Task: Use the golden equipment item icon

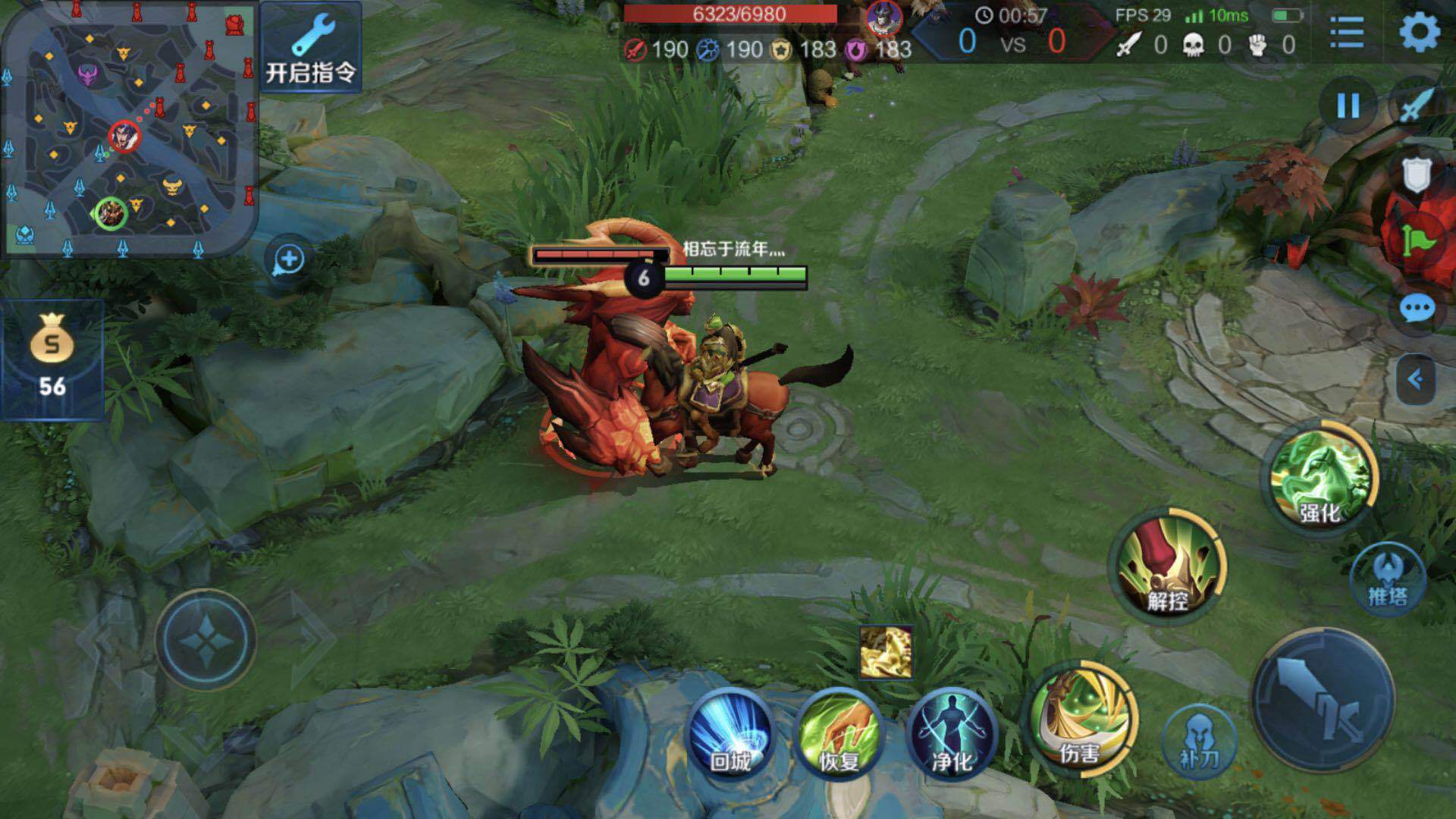Action: pos(886,651)
